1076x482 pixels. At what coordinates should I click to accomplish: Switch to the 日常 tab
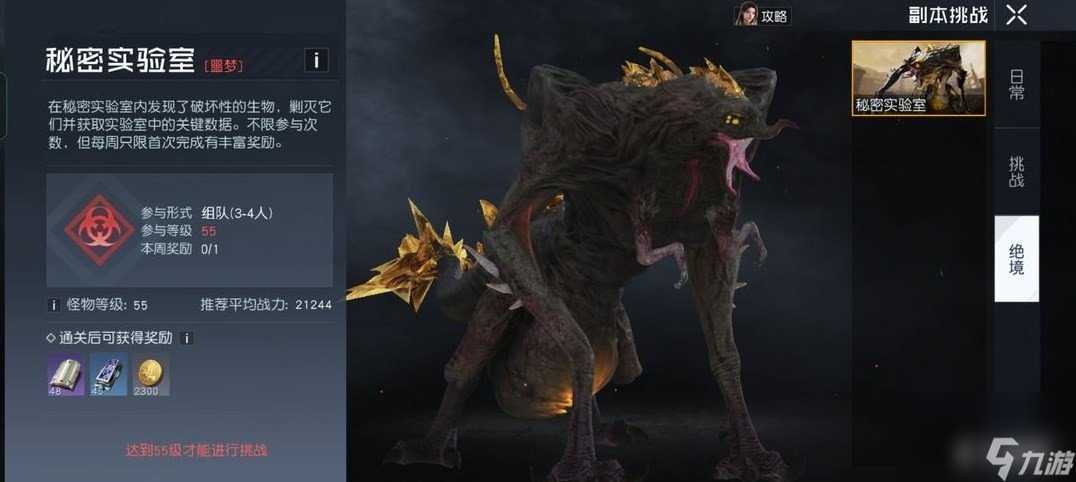(1016, 85)
